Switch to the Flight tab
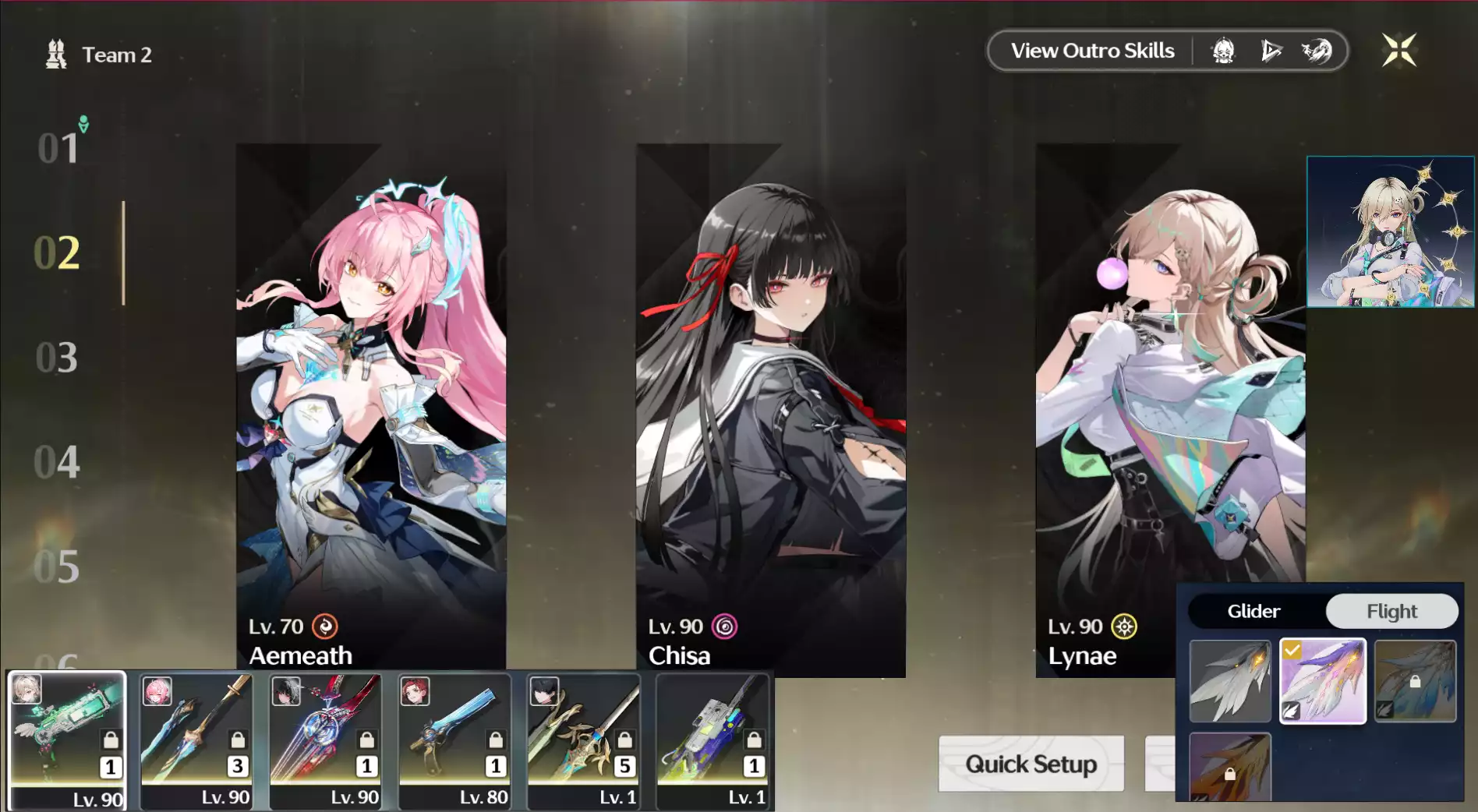Screen dimensions: 1478x812 click(1392, 611)
